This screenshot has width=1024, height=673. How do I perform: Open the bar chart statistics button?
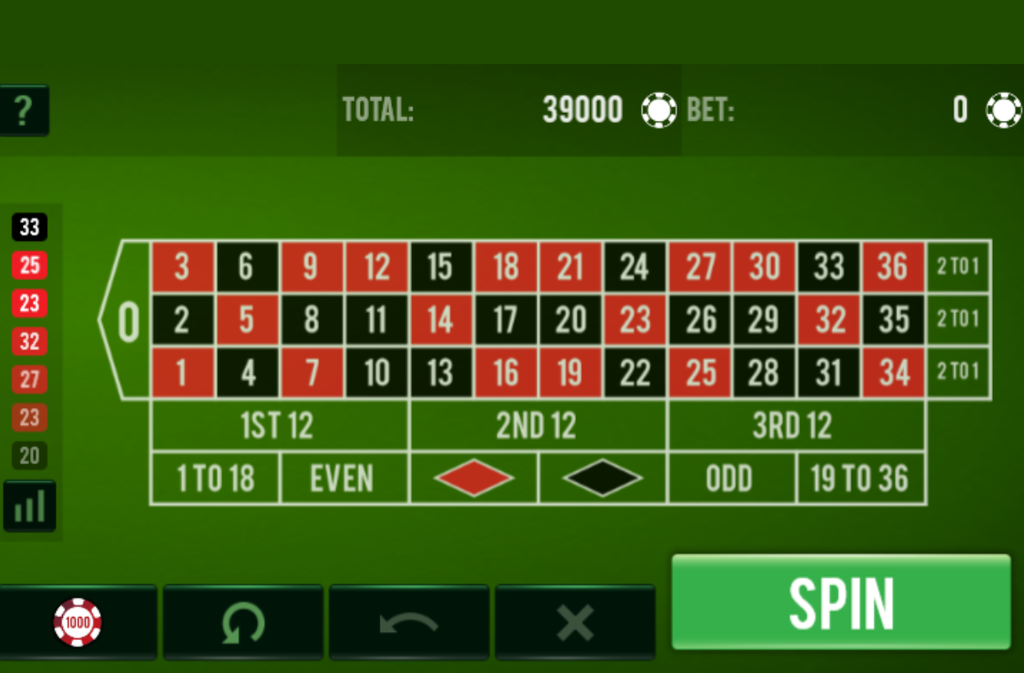point(30,506)
